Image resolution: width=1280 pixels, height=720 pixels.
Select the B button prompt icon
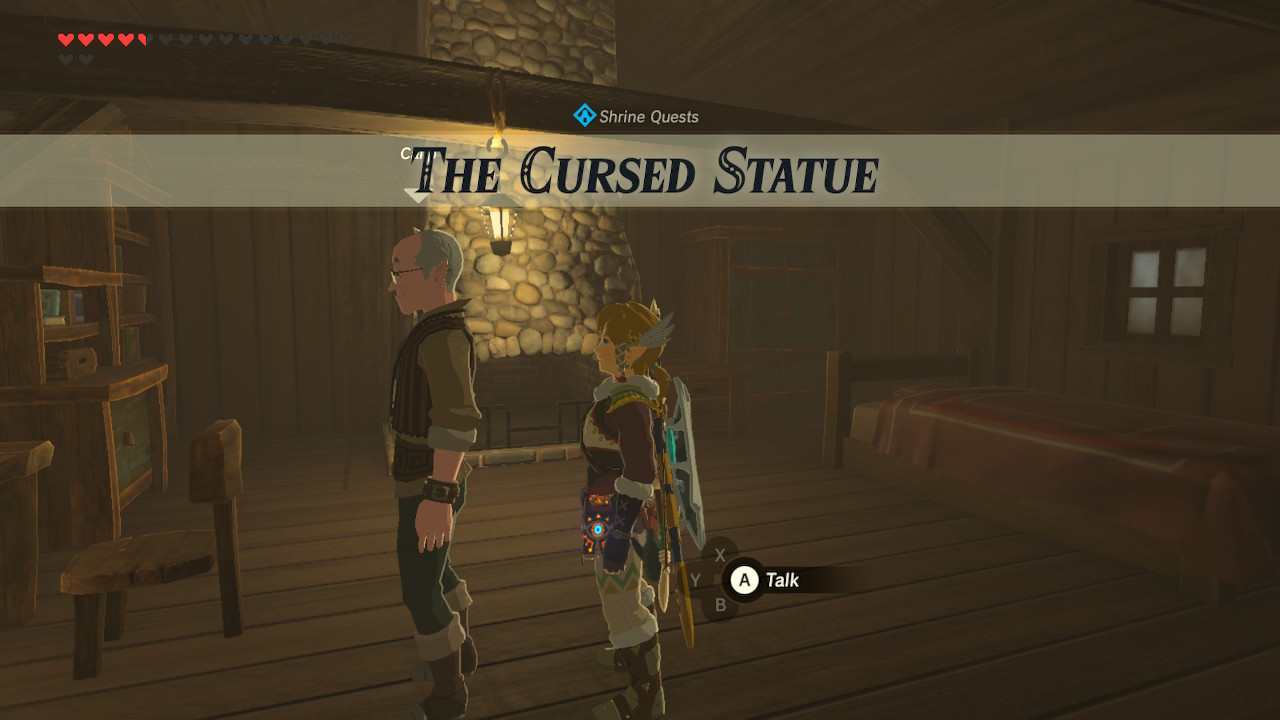[720, 603]
